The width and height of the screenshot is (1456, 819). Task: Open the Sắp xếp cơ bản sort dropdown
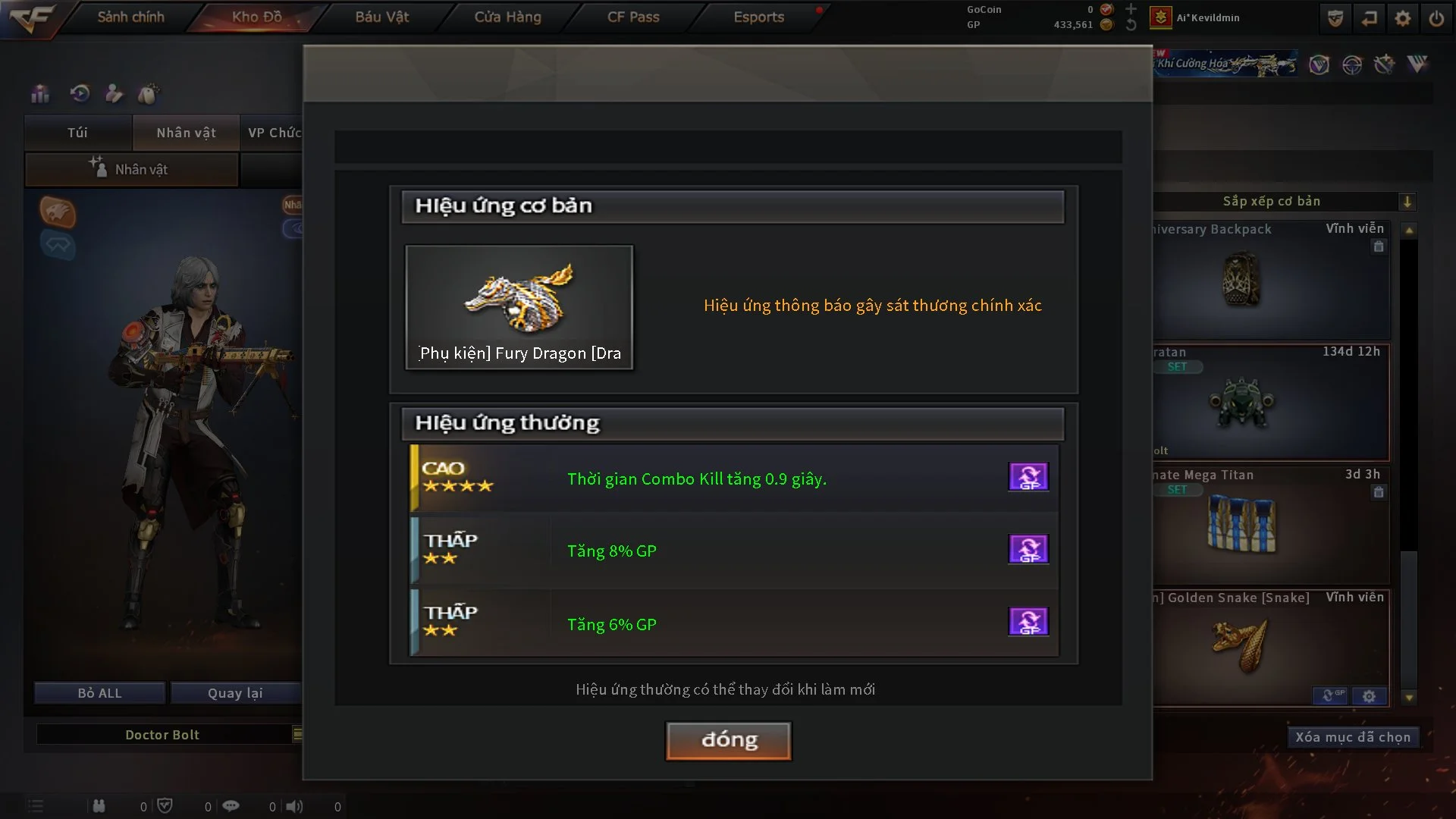click(1407, 202)
